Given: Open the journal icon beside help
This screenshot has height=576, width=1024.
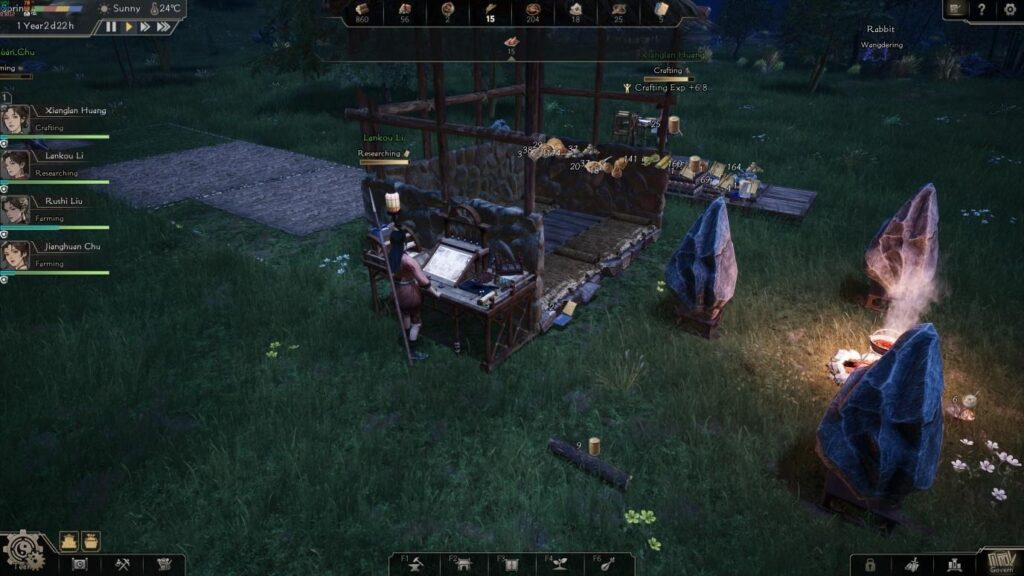Looking at the screenshot, I should click(x=955, y=9).
